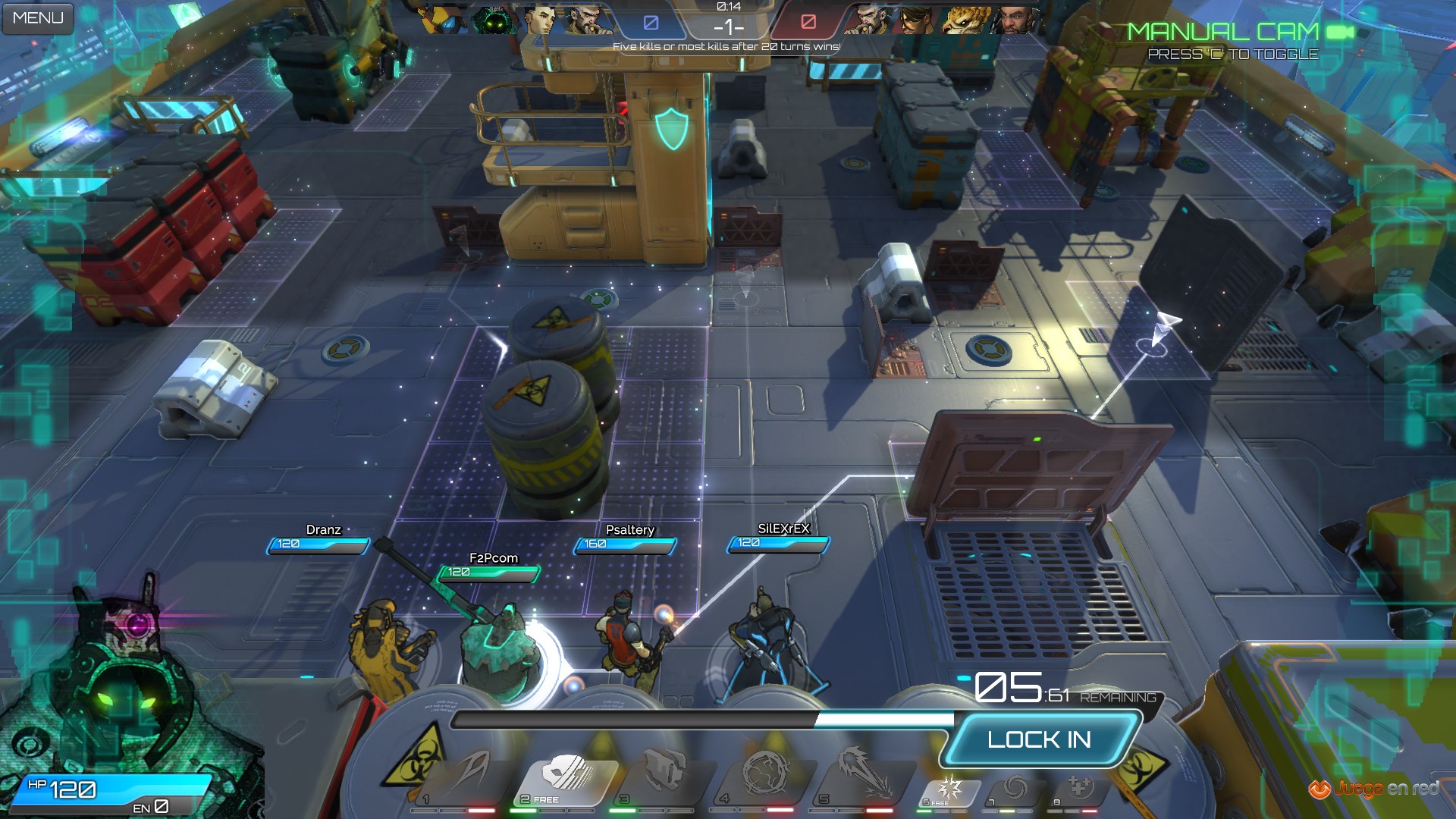Screen dimensions: 1456x819
Task: Select the swirl catalyst in slot 7
Action: (1014, 789)
